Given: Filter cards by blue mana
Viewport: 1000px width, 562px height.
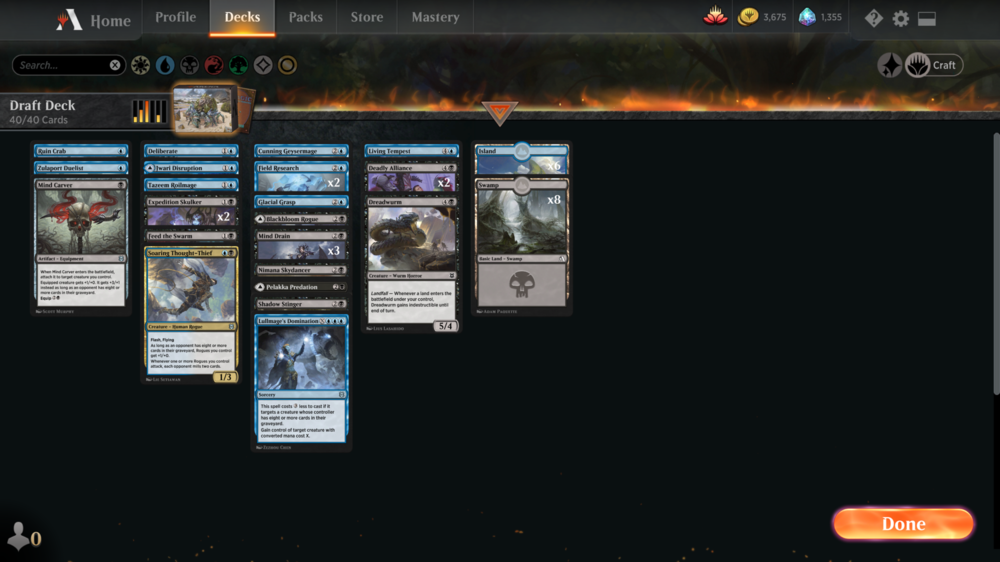Looking at the screenshot, I should (165, 65).
